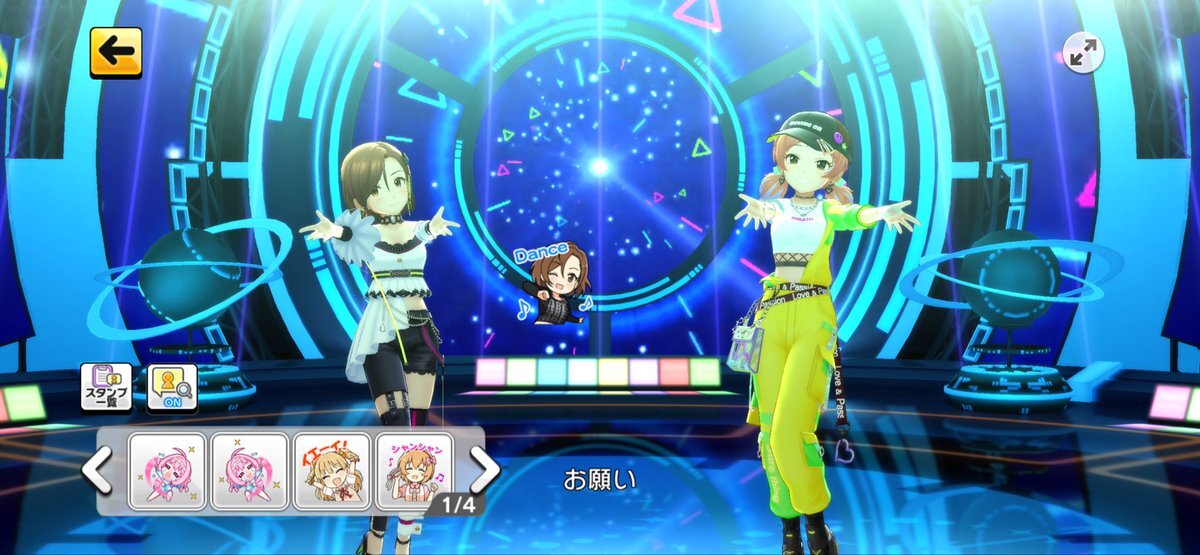Toggle the stamp display ON button
1200x555 pixels.
tap(172, 388)
